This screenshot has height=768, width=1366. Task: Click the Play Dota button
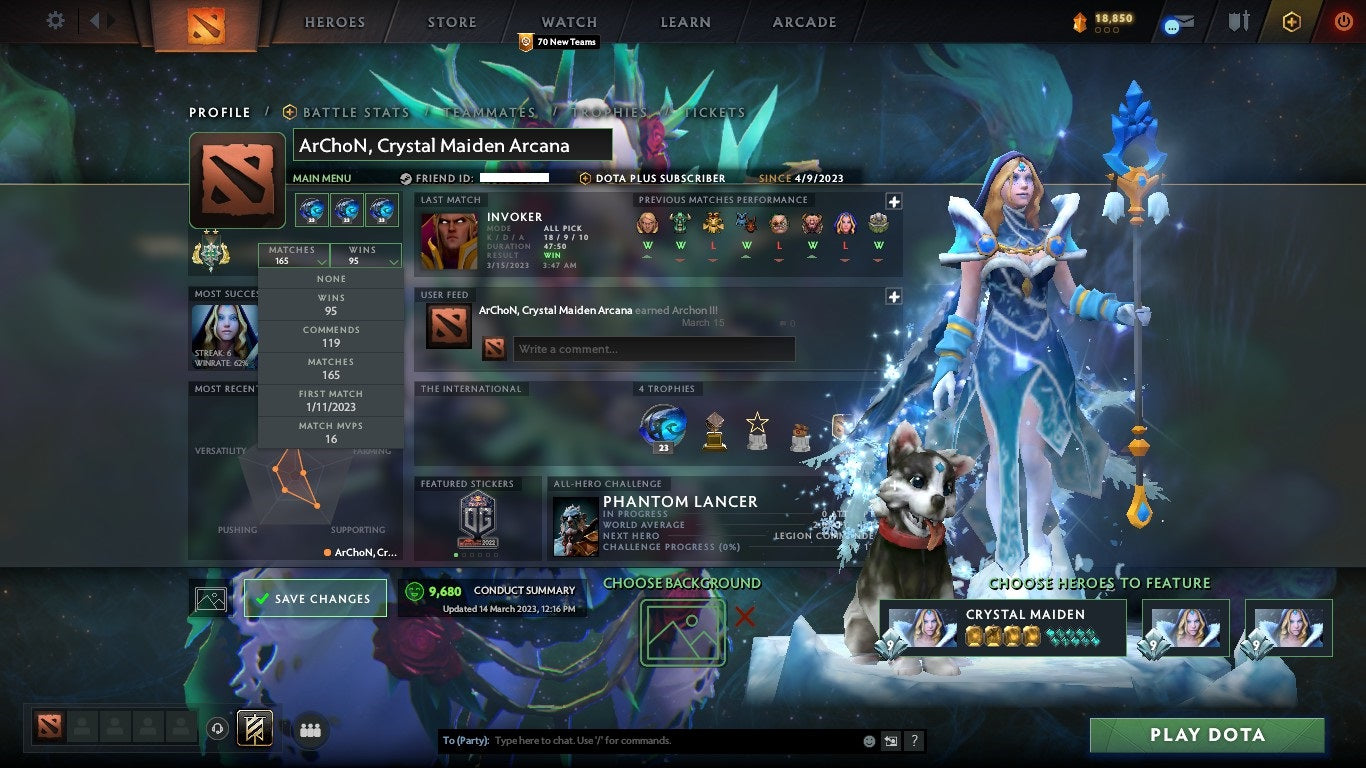pos(1207,735)
